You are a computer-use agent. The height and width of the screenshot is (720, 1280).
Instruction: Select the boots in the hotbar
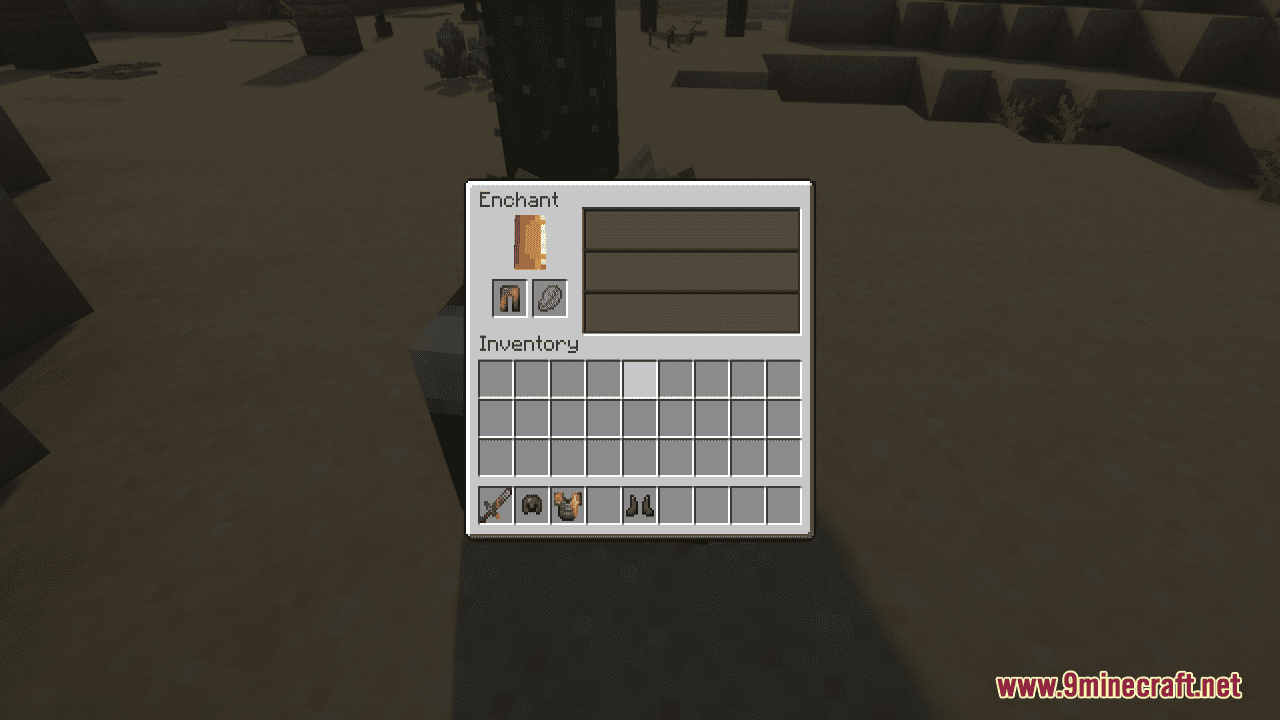pyautogui.click(x=638, y=506)
